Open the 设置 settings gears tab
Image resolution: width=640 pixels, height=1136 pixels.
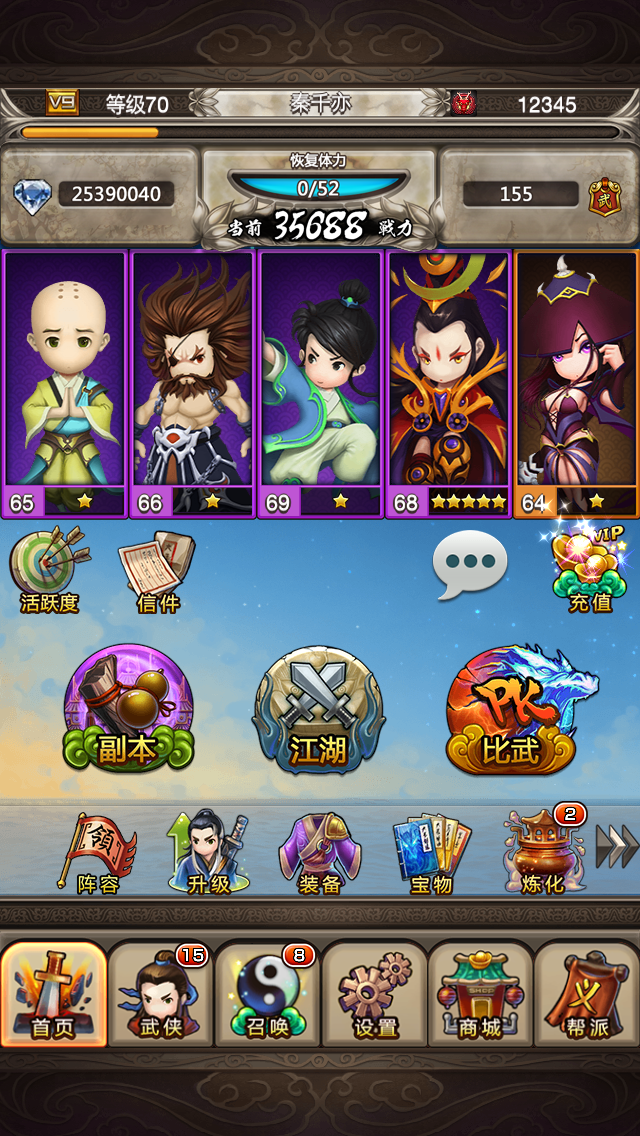point(375,994)
